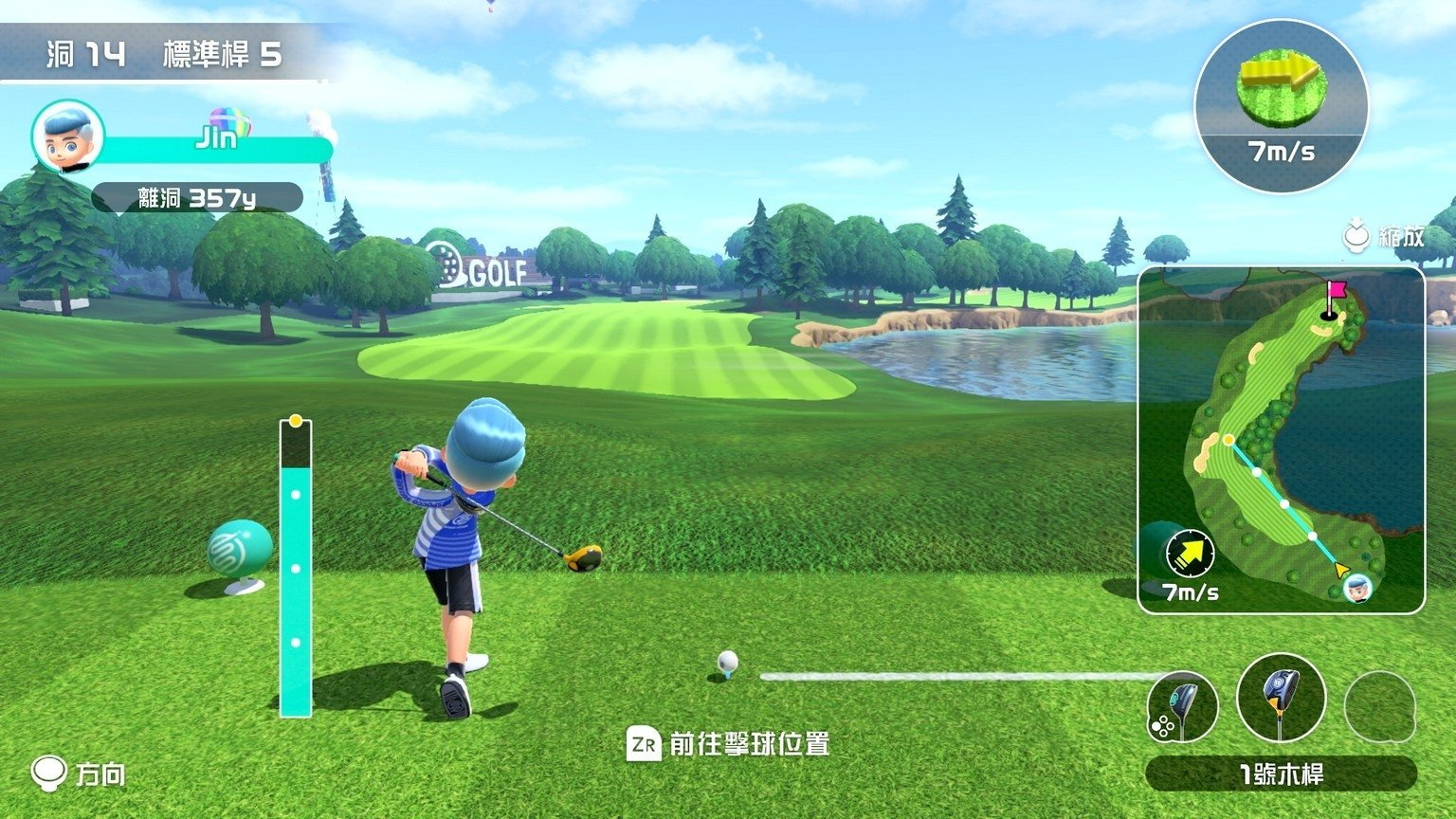Click the vertical teal swing power gauge

point(296,569)
